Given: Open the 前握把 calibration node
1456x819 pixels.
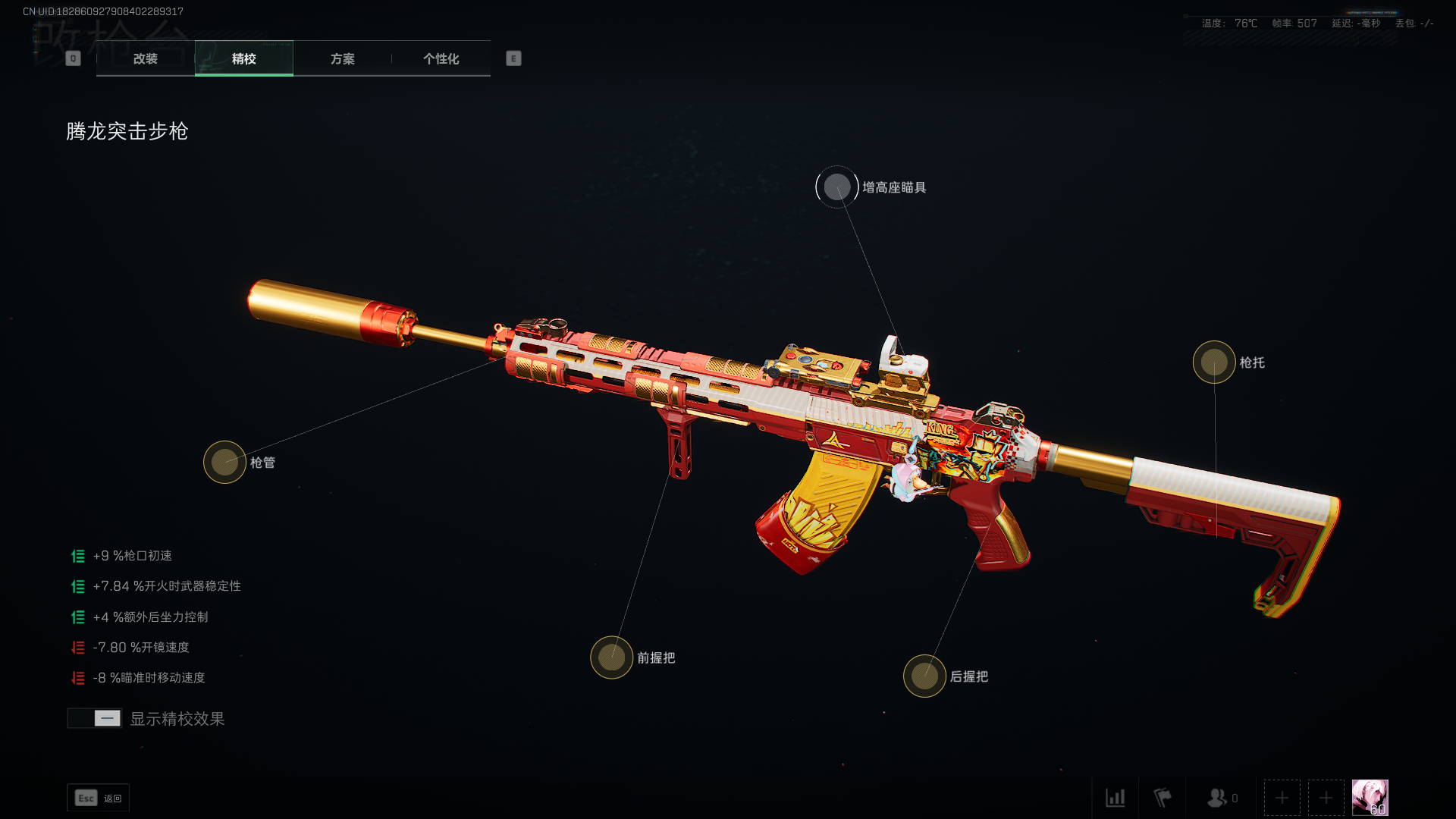Looking at the screenshot, I should (x=611, y=657).
